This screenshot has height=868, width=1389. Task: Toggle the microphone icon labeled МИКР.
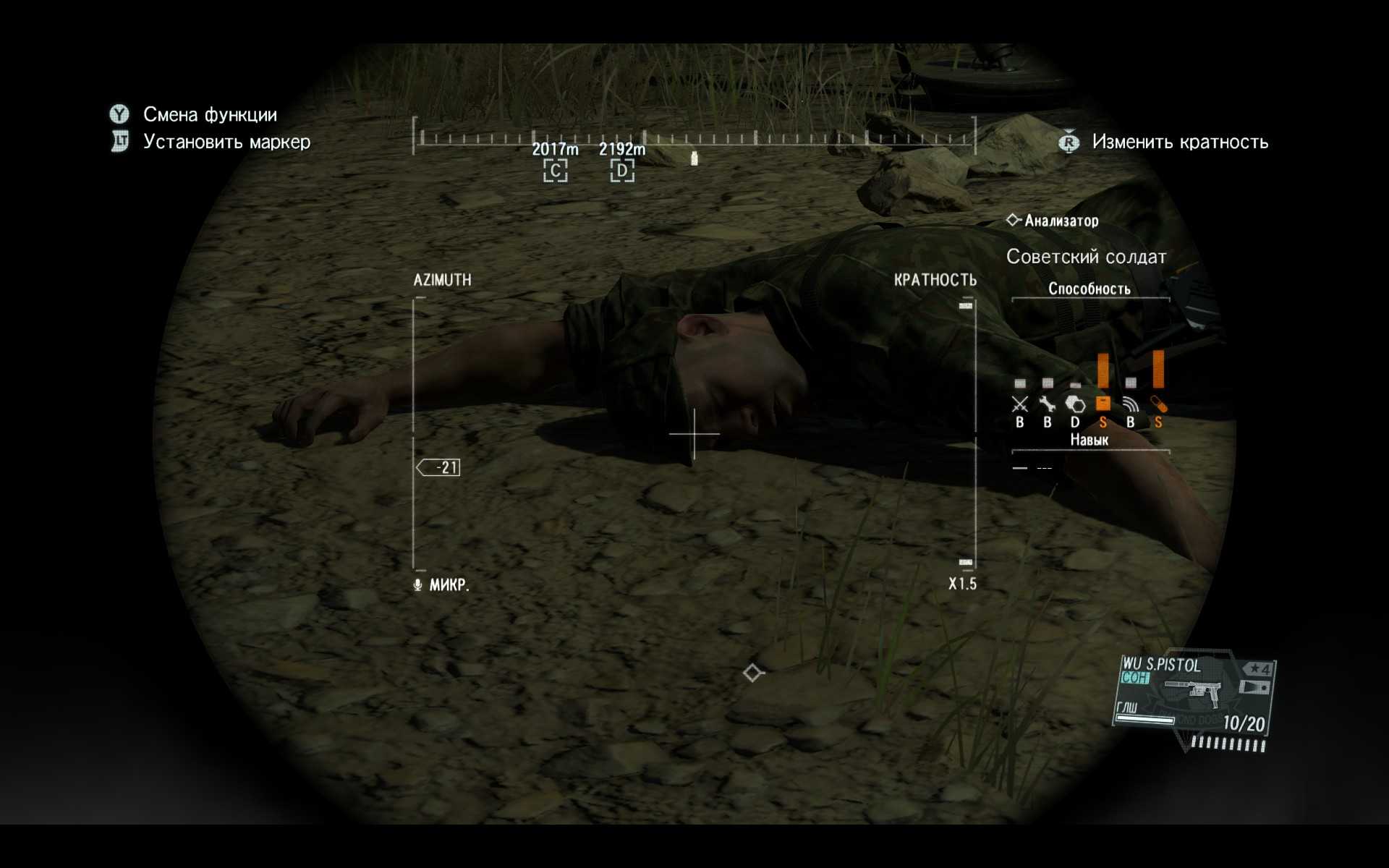(418, 584)
